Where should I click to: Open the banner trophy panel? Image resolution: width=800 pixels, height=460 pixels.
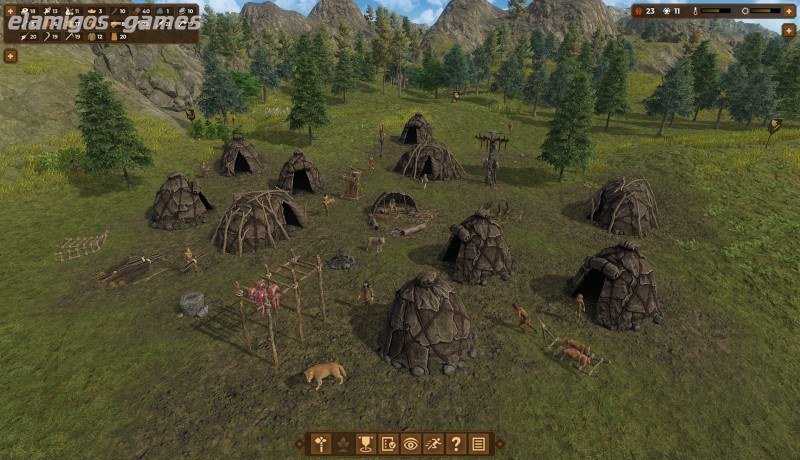coord(366,444)
